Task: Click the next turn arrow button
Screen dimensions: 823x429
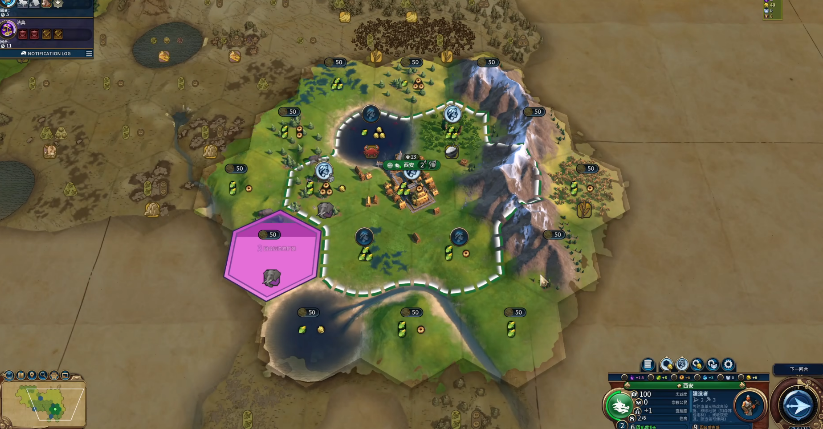Action: [797, 405]
